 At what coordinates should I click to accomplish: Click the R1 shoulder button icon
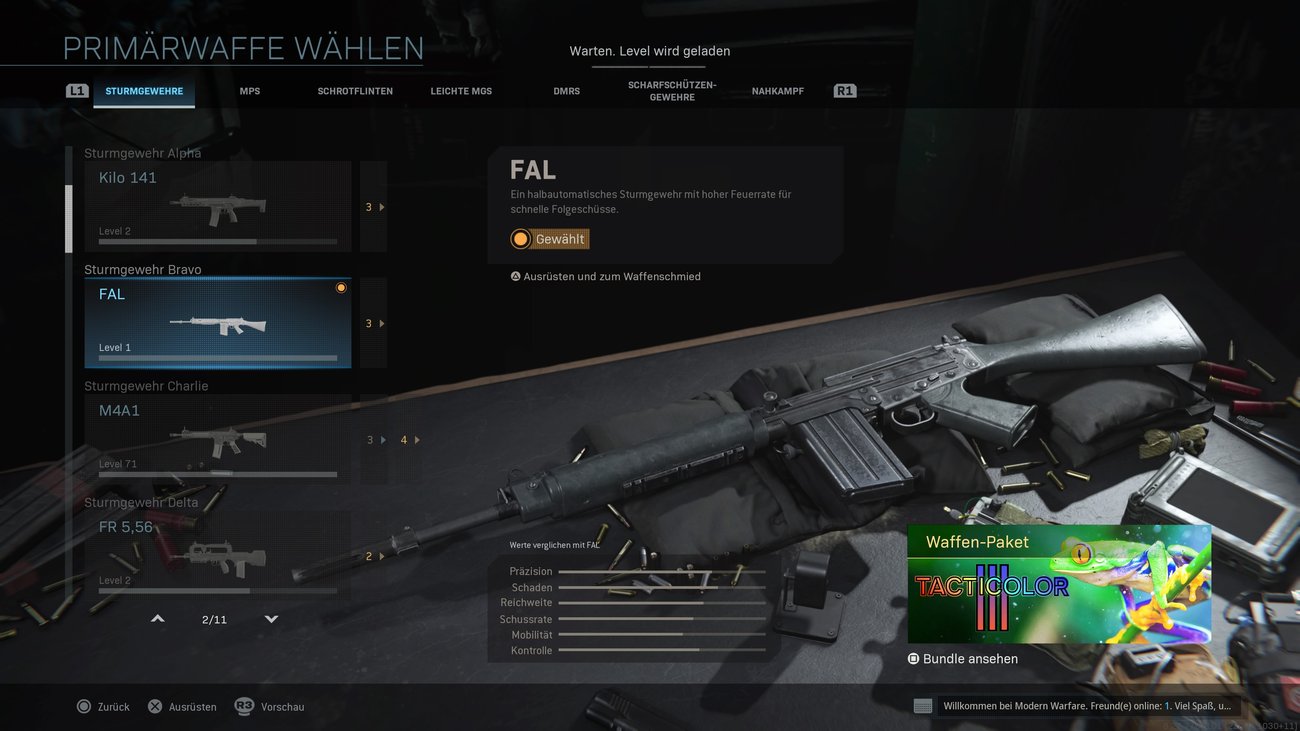coord(844,89)
